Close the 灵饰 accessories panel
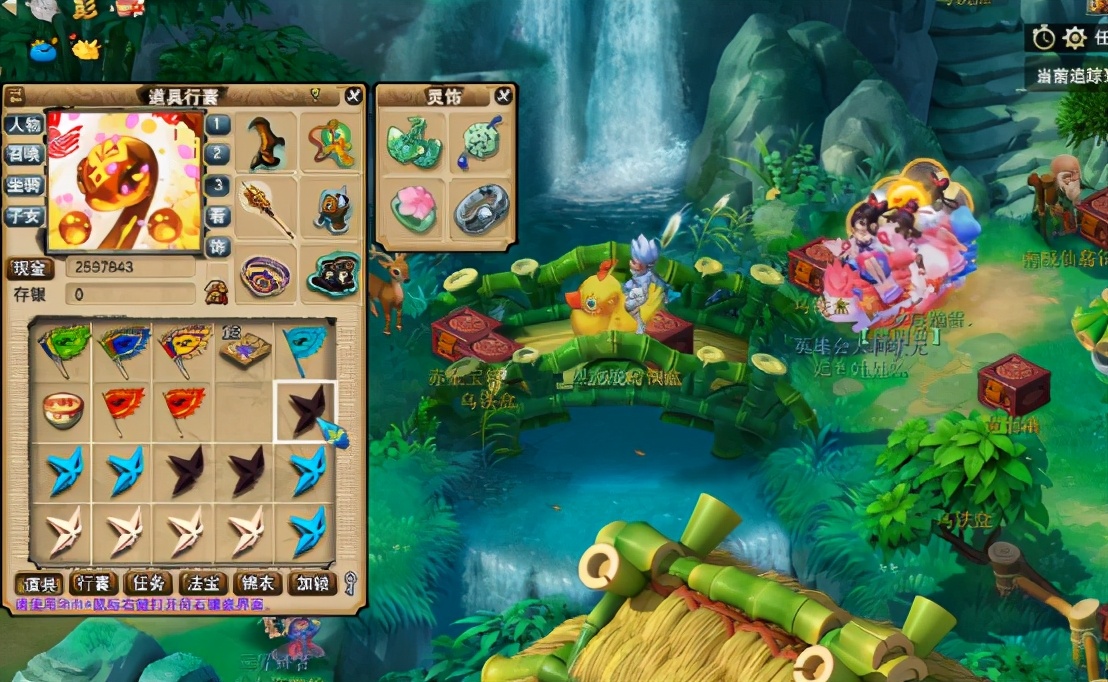The height and width of the screenshot is (682, 1108). click(503, 96)
